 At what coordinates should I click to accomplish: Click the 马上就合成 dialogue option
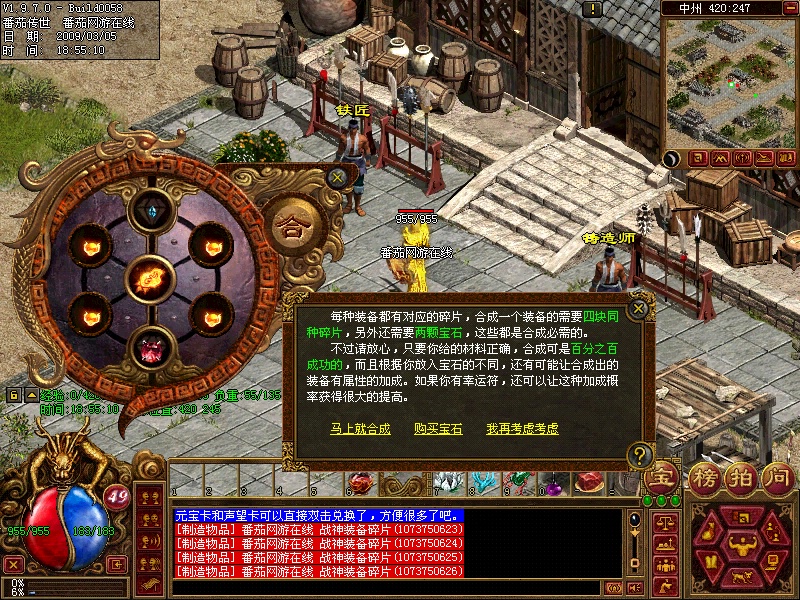(360, 428)
